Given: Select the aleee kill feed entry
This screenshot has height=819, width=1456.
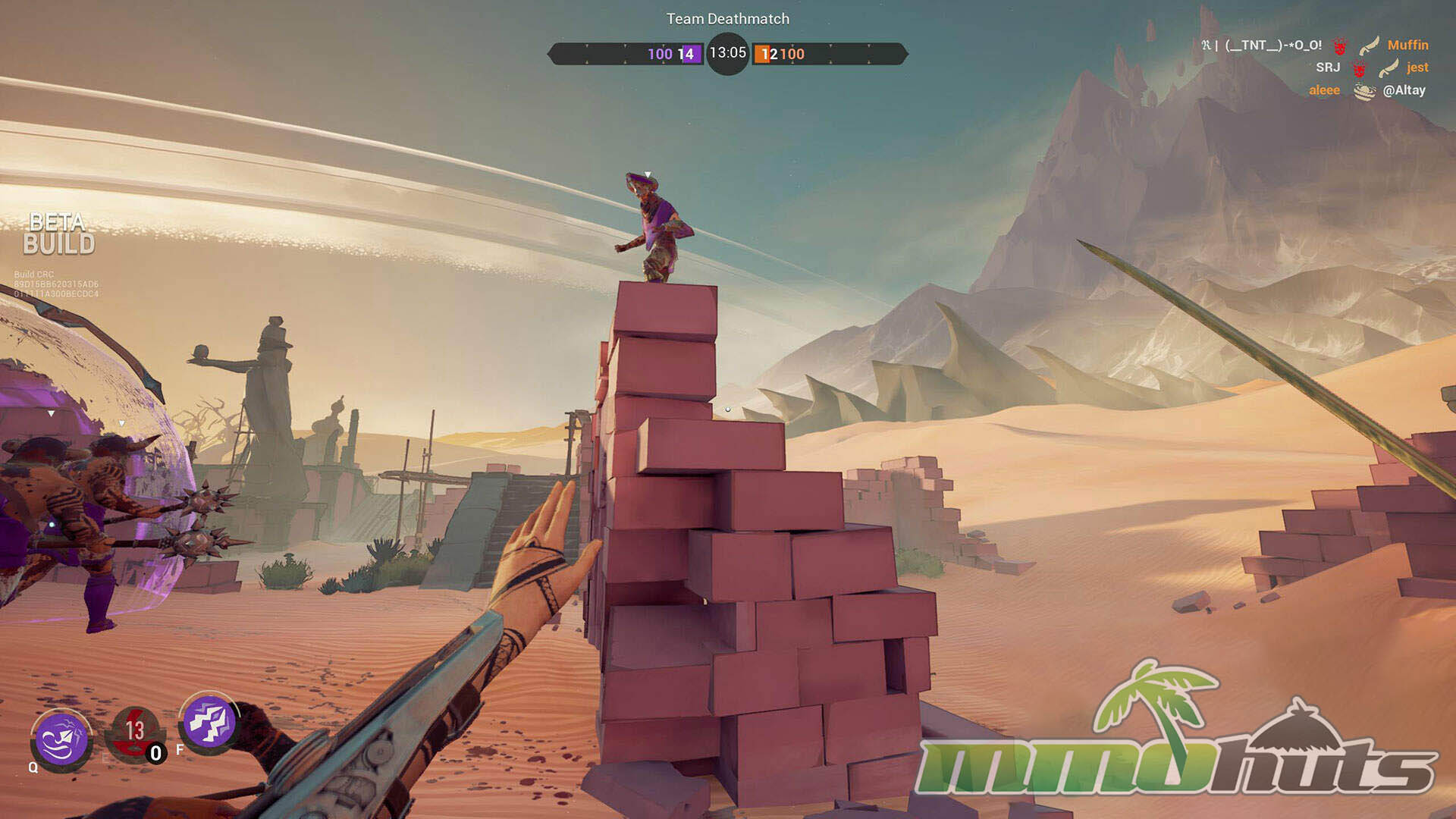Looking at the screenshot, I should pyautogui.click(x=1324, y=90).
